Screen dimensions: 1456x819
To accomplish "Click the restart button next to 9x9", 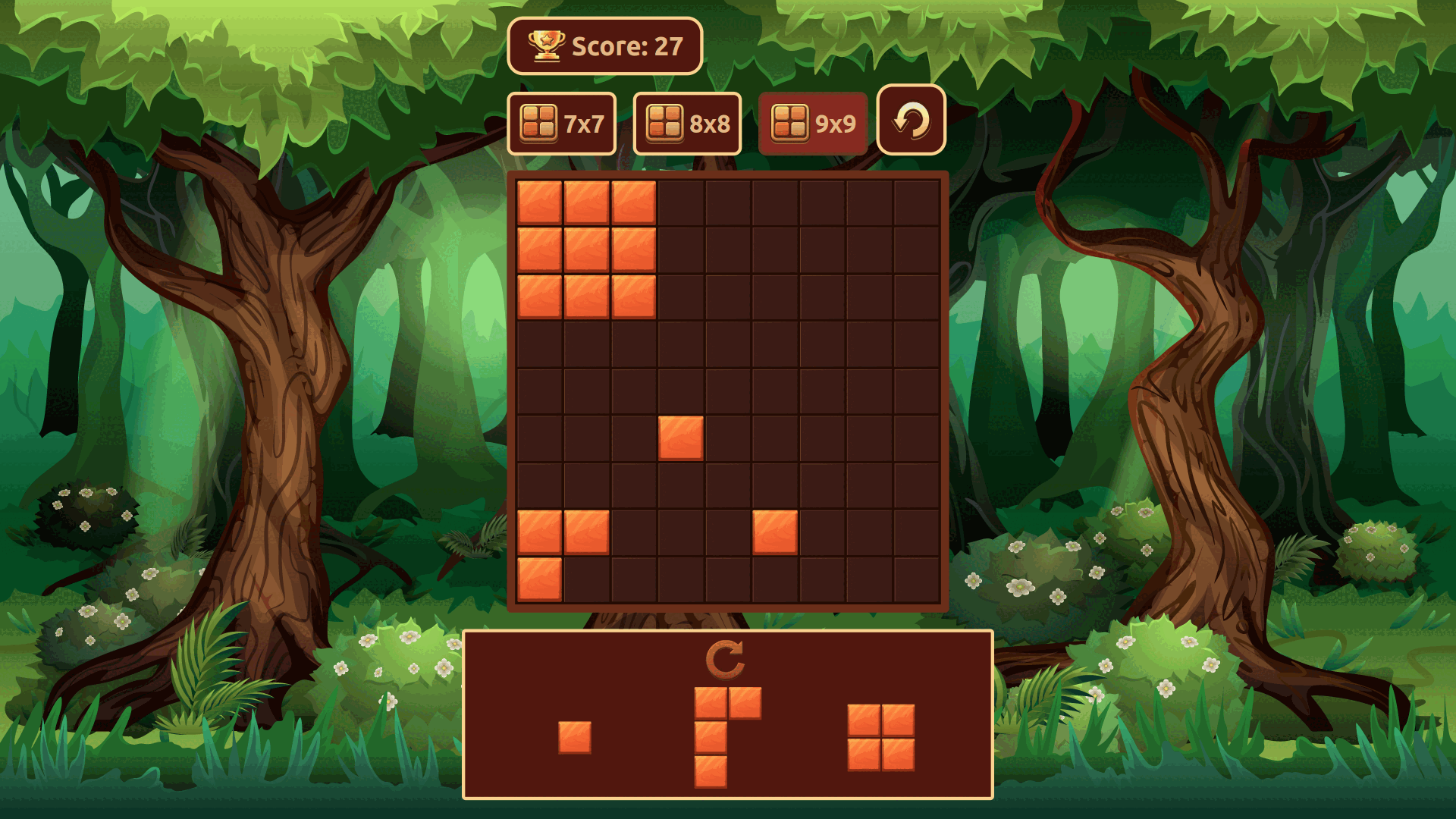I will point(910,120).
